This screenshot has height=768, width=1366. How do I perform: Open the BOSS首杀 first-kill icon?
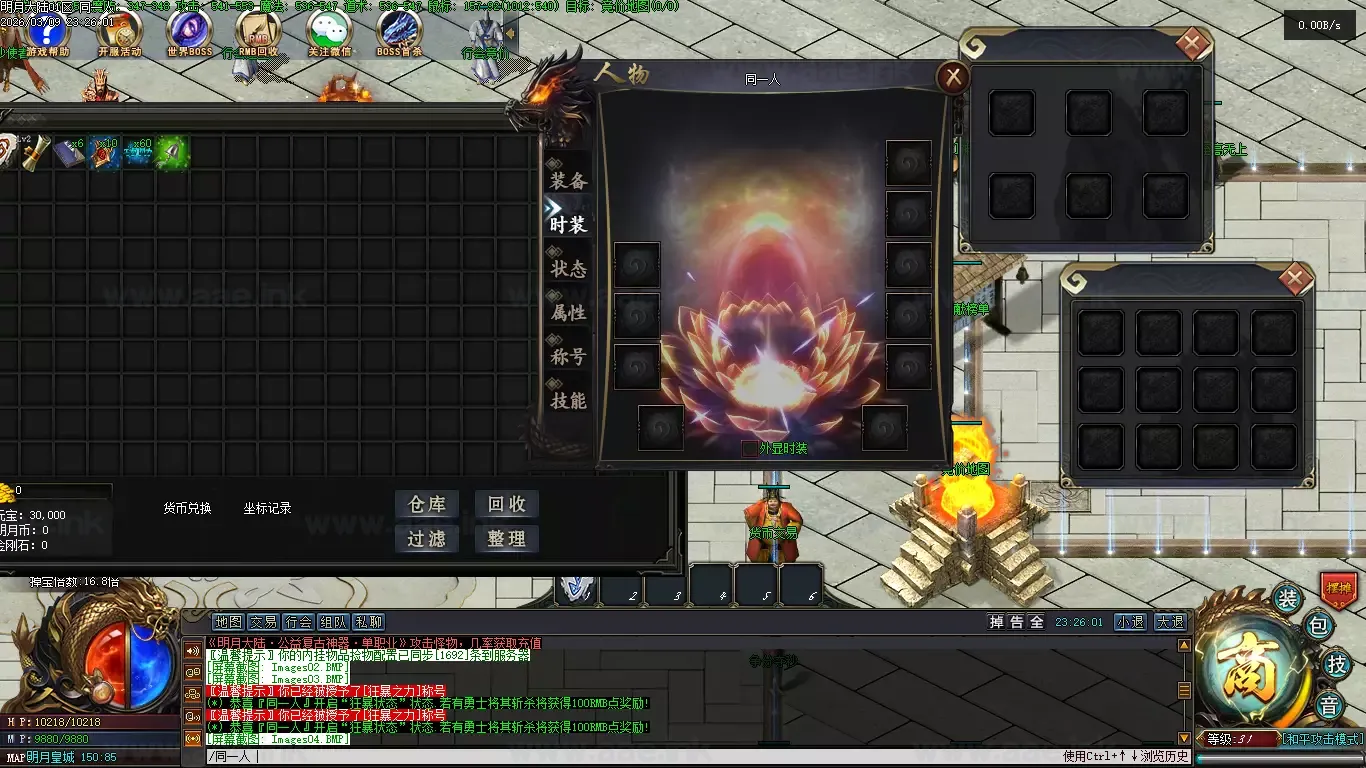(399, 30)
